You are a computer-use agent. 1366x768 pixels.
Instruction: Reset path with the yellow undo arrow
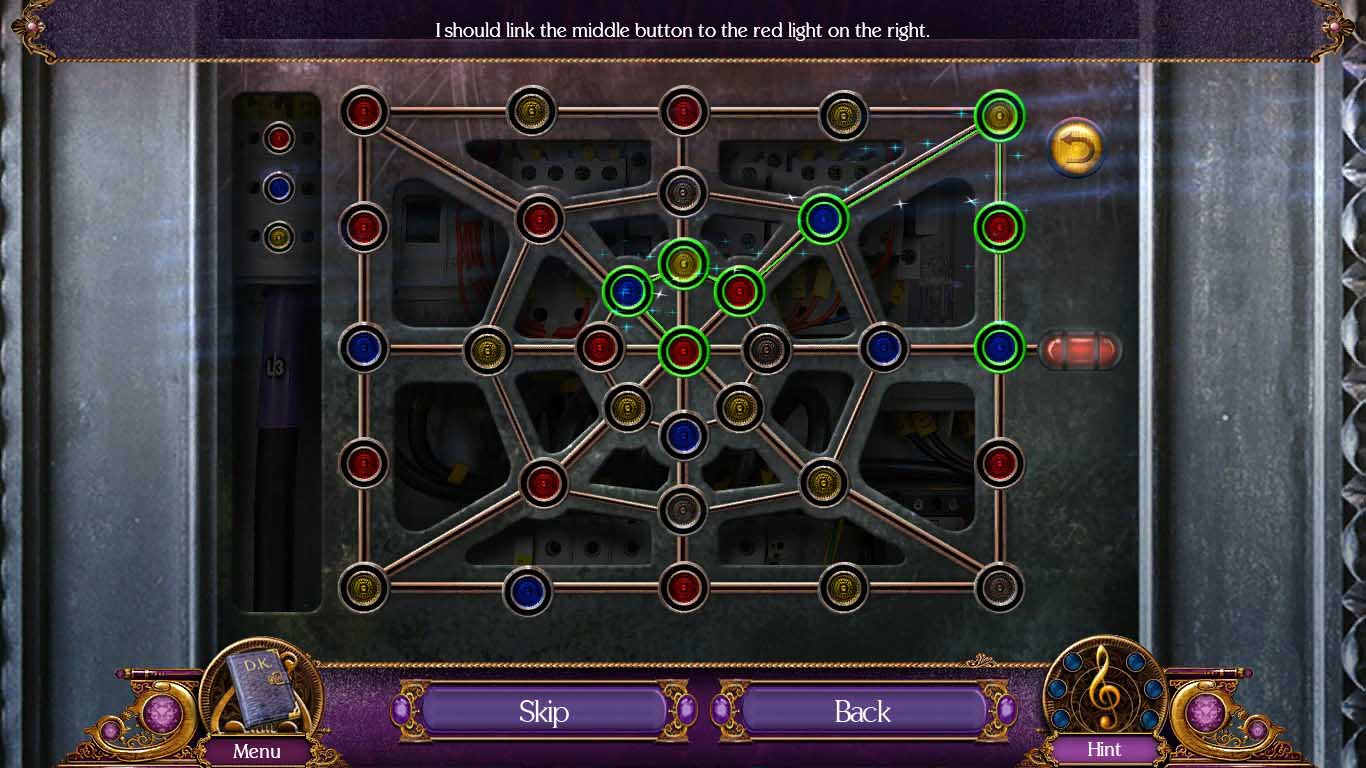point(1075,149)
